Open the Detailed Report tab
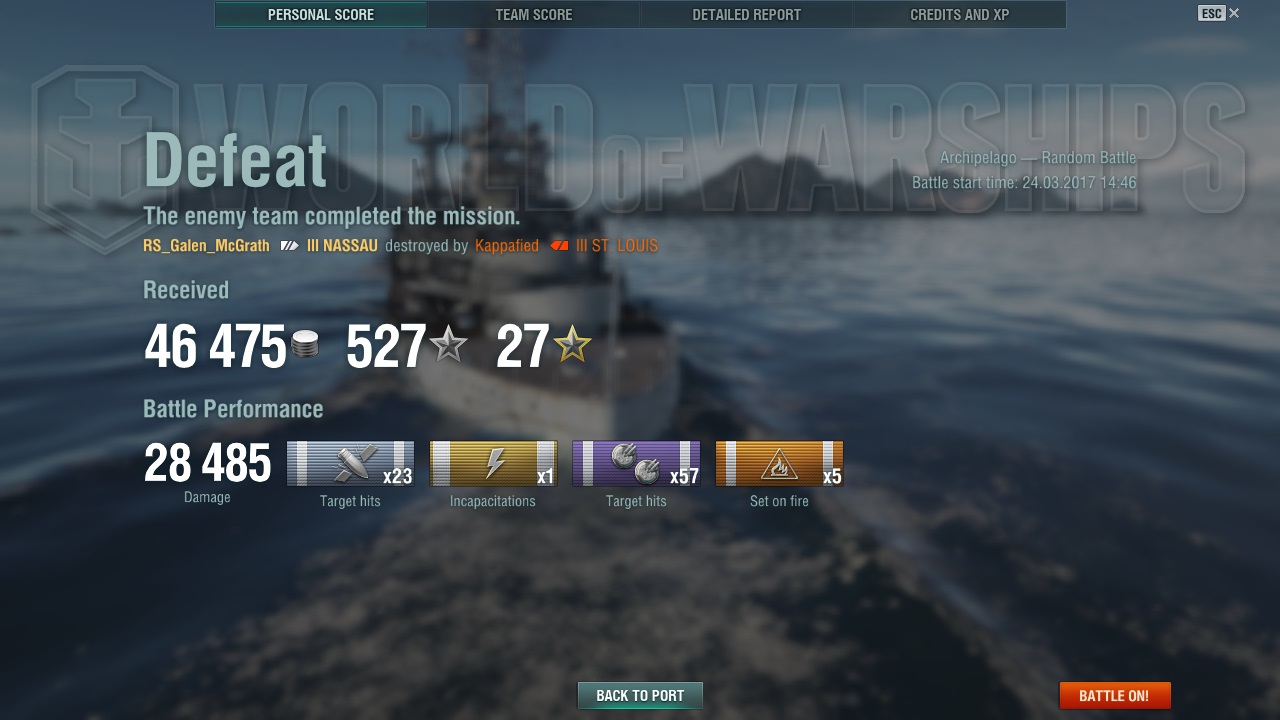Image resolution: width=1280 pixels, height=720 pixels. coord(746,15)
